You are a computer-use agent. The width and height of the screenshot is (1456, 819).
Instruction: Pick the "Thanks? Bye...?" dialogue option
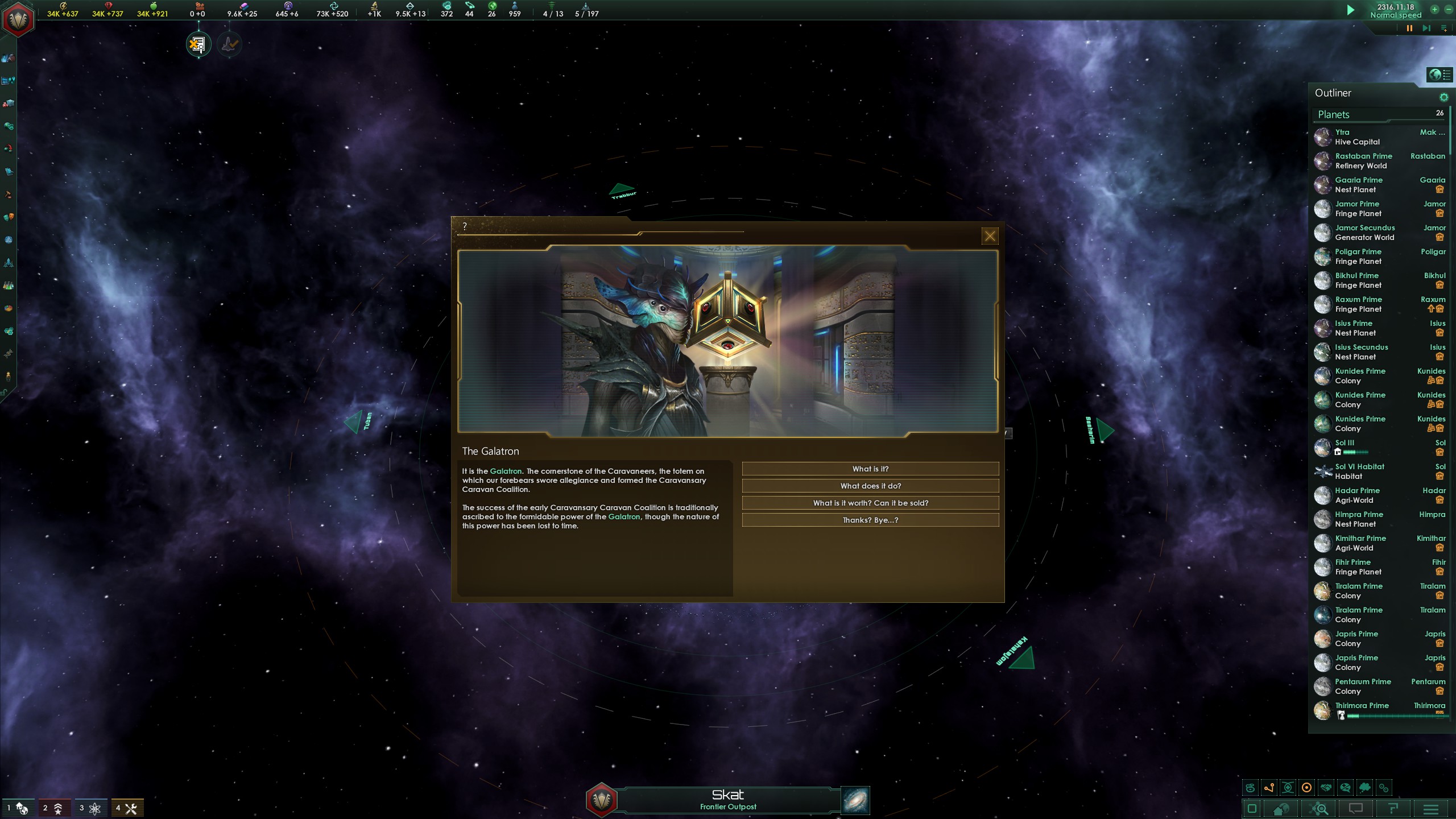[x=870, y=520]
